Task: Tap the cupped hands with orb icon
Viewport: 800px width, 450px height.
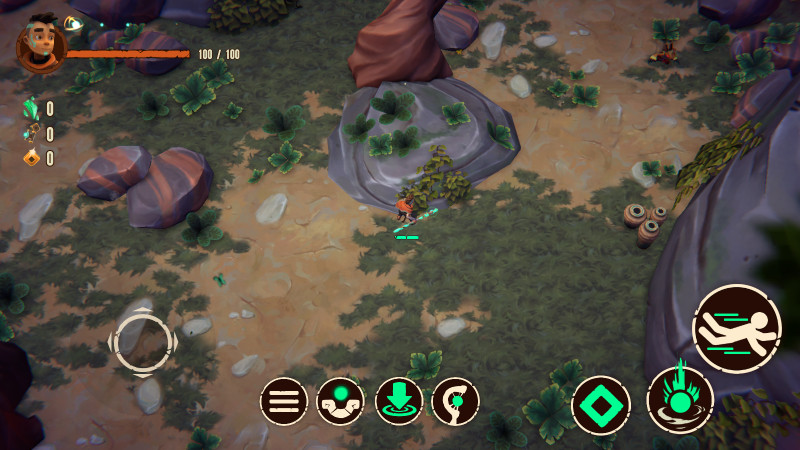Action: point(341,402)
